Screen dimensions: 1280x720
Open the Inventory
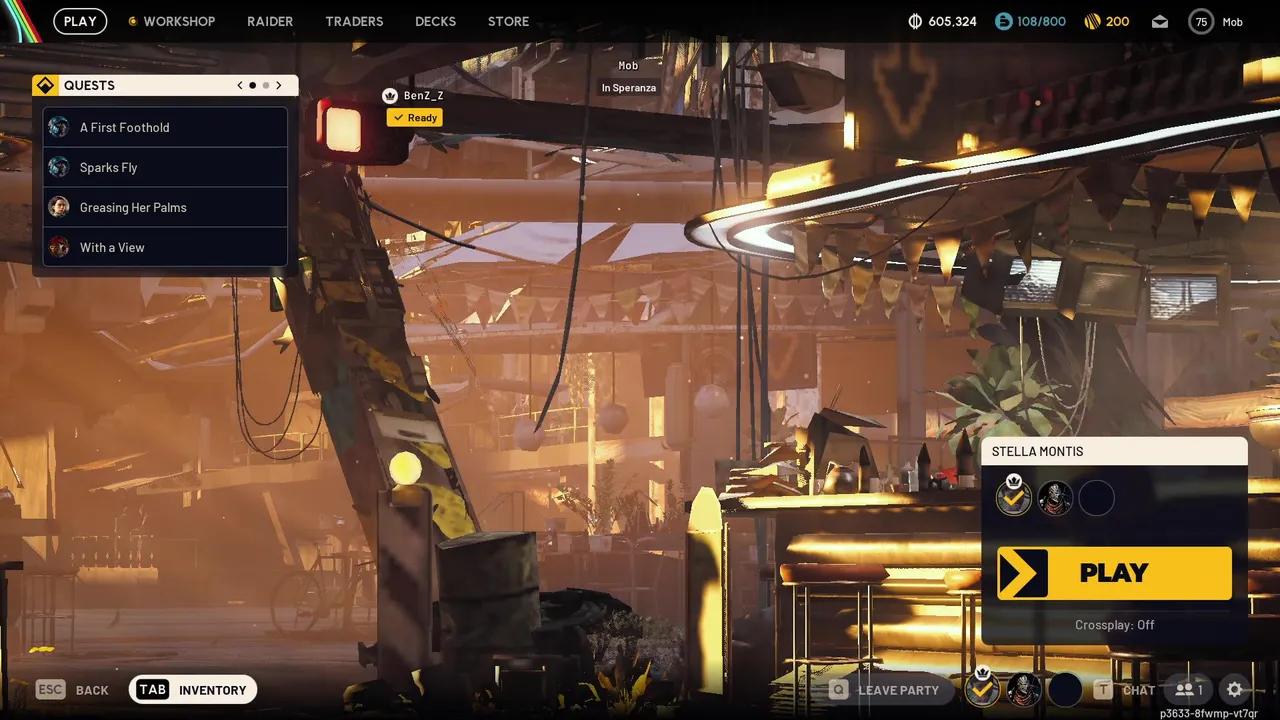coord(193,690)
